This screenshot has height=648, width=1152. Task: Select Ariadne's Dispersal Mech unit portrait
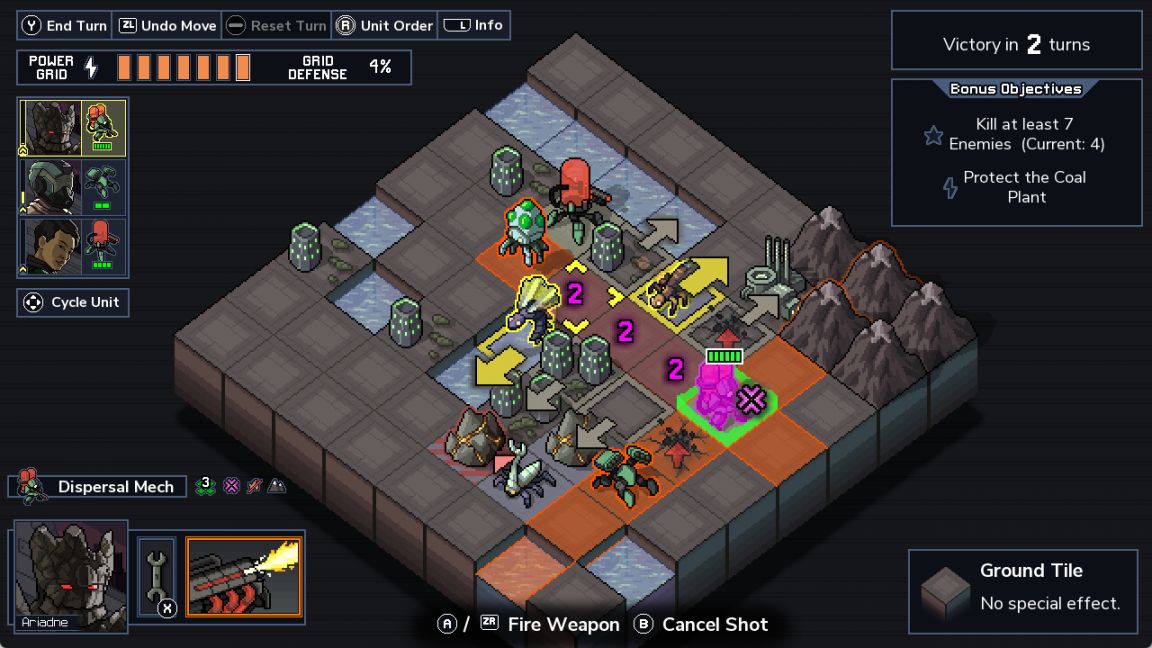click(x=72, y=128)
